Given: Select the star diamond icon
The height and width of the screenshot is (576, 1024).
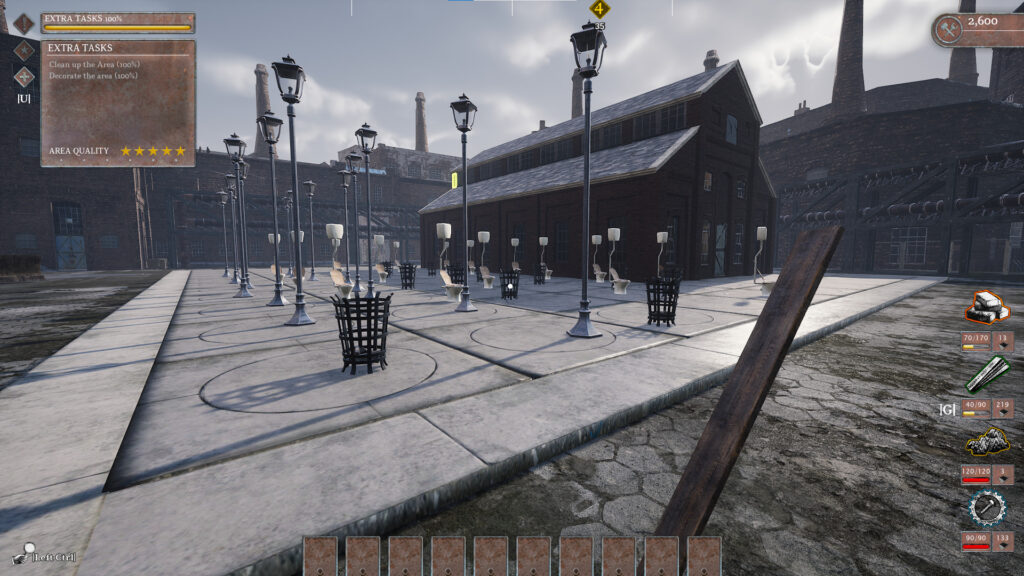Looking at the screenshot, I should click(x=24, y=49).
